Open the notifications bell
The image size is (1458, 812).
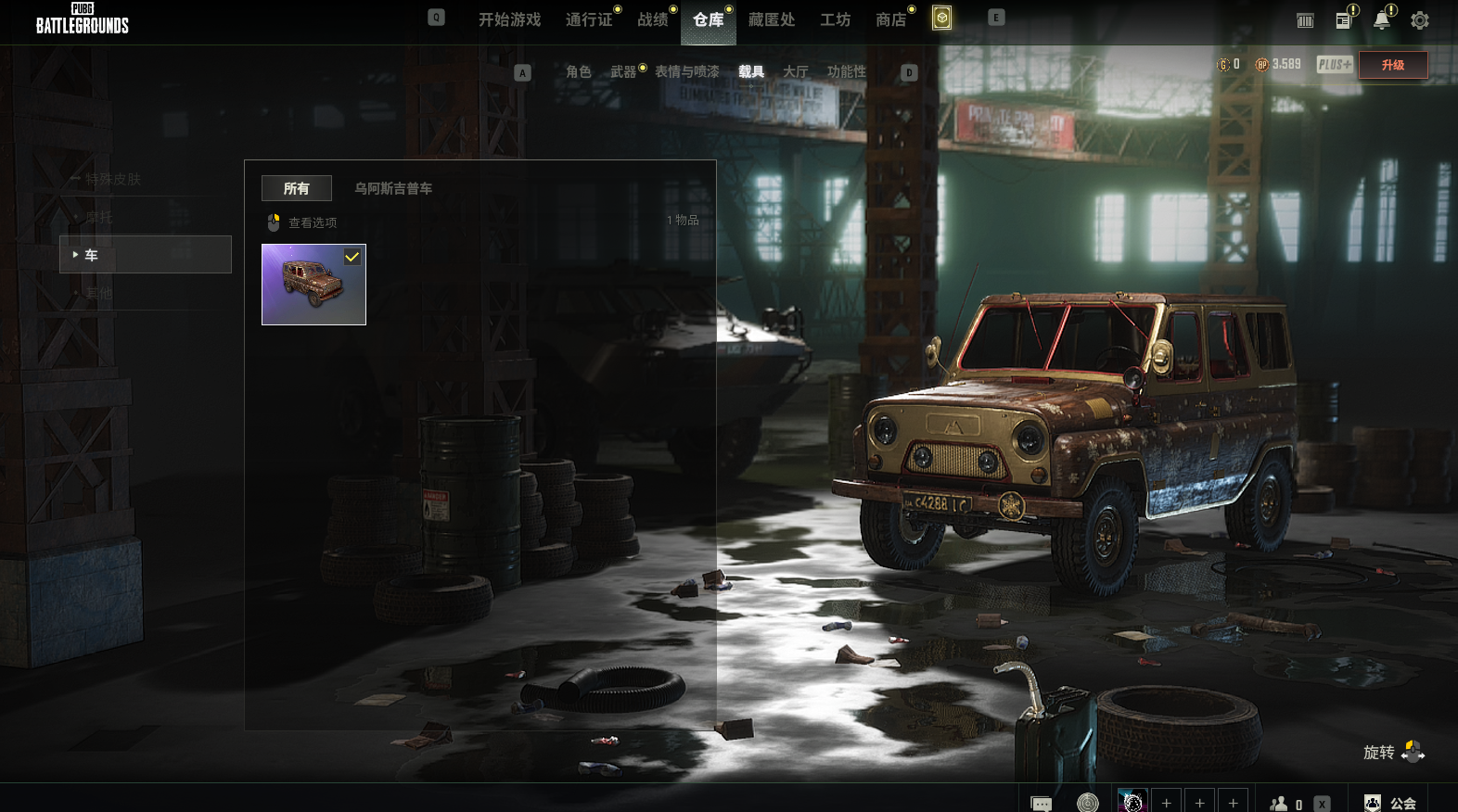(1382, 20)
